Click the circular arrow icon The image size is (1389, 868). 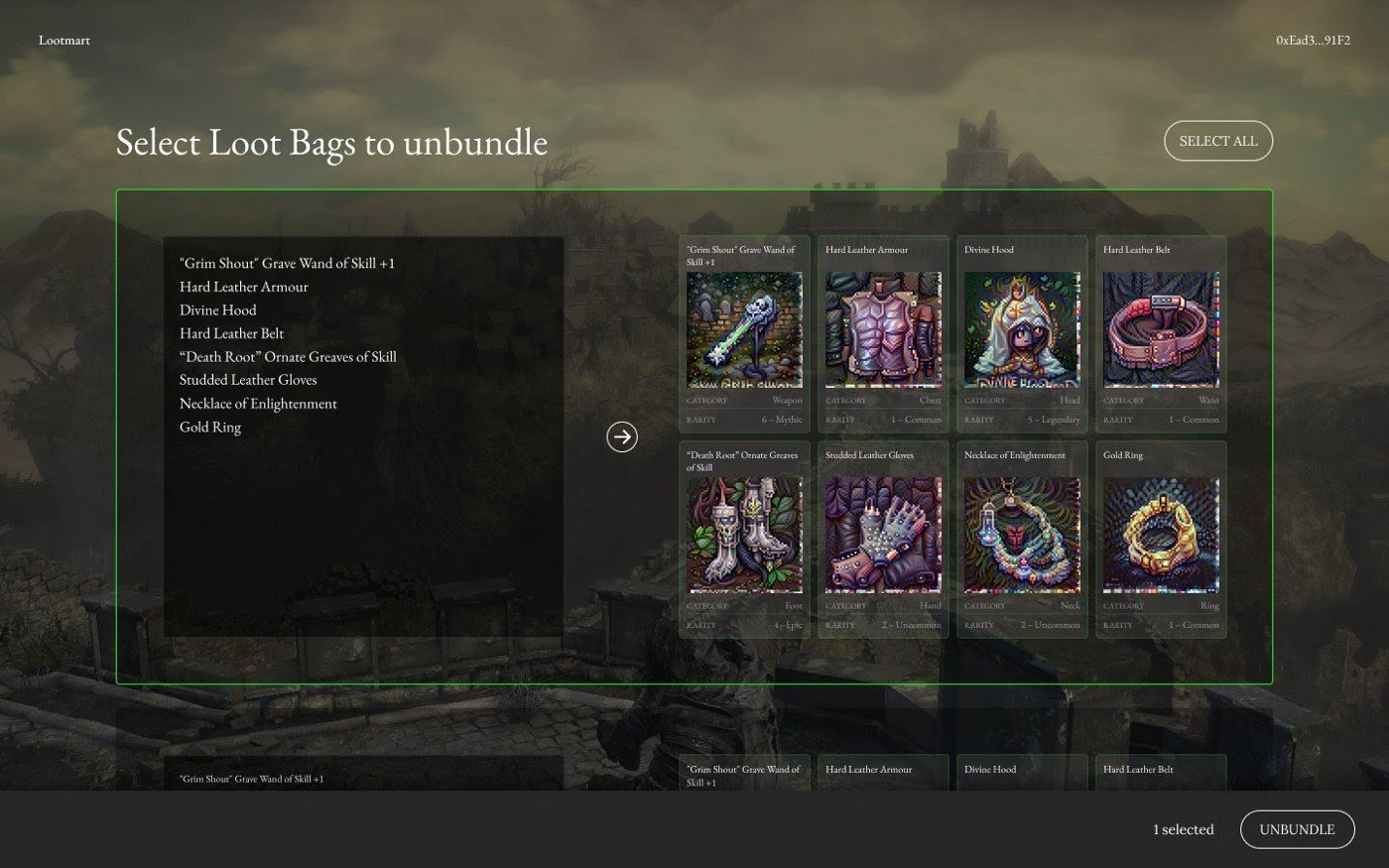coord(622,436)
